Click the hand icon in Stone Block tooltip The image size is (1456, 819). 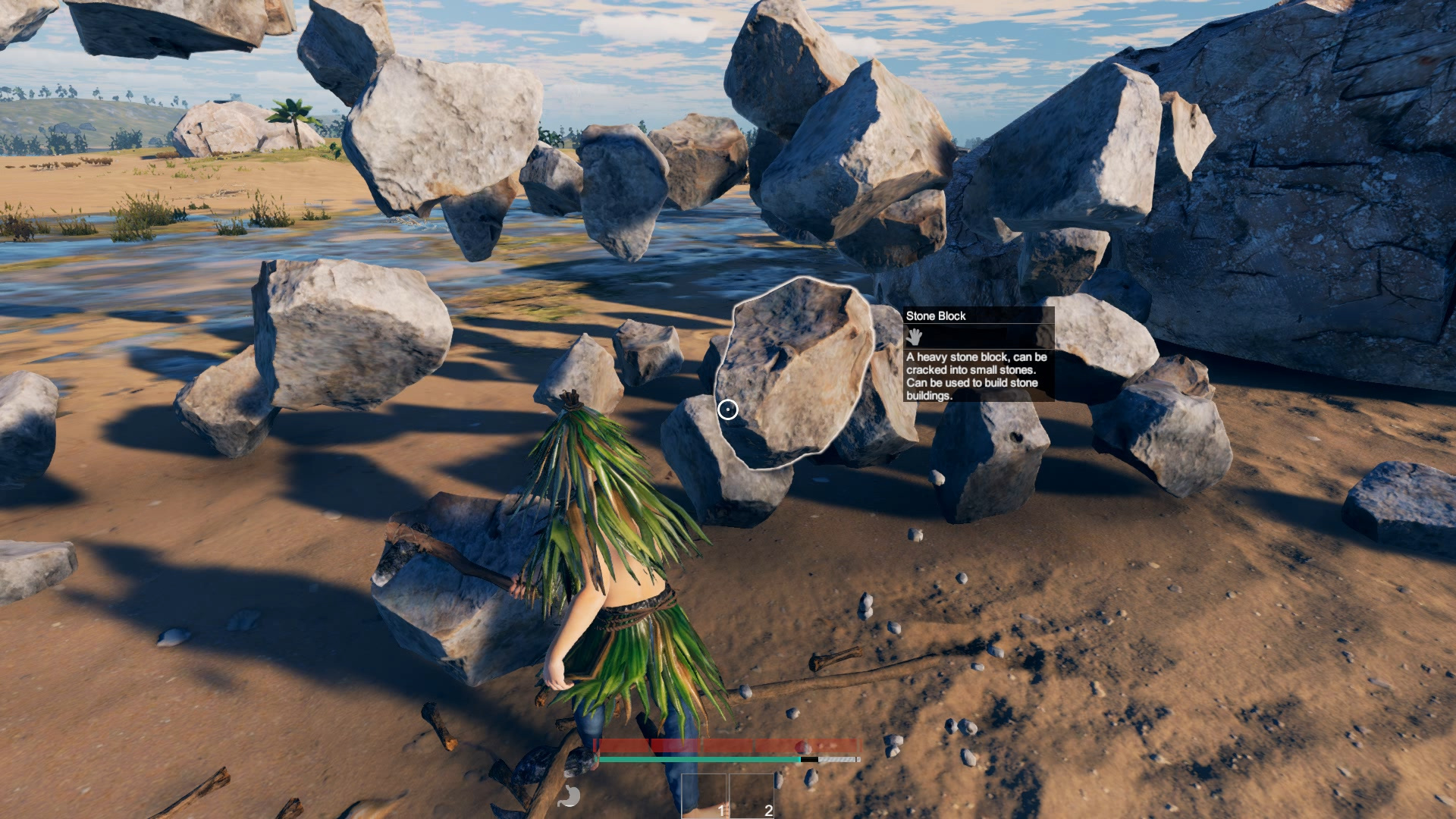915,337
